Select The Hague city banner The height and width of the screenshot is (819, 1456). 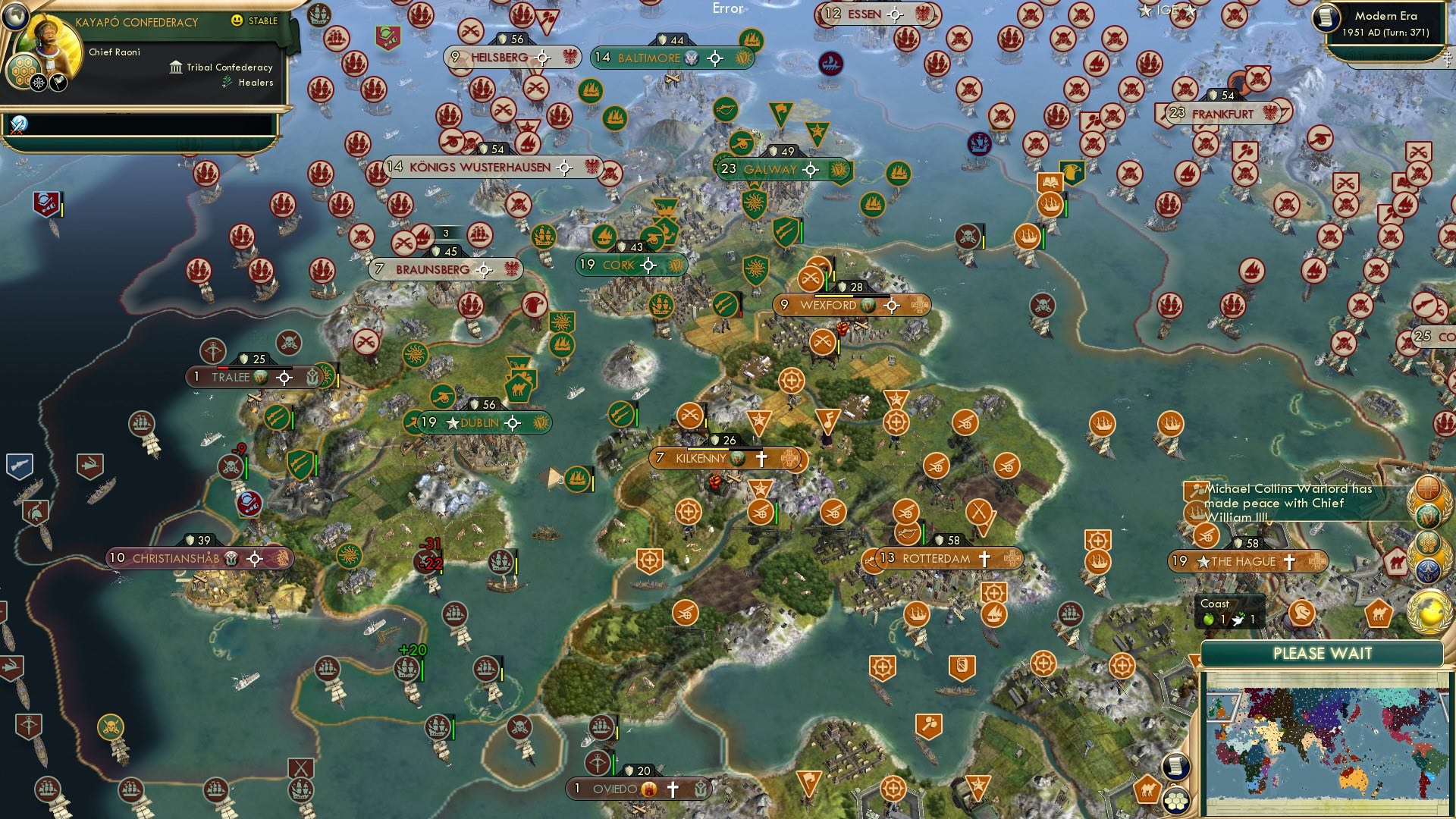[1248, 561]
